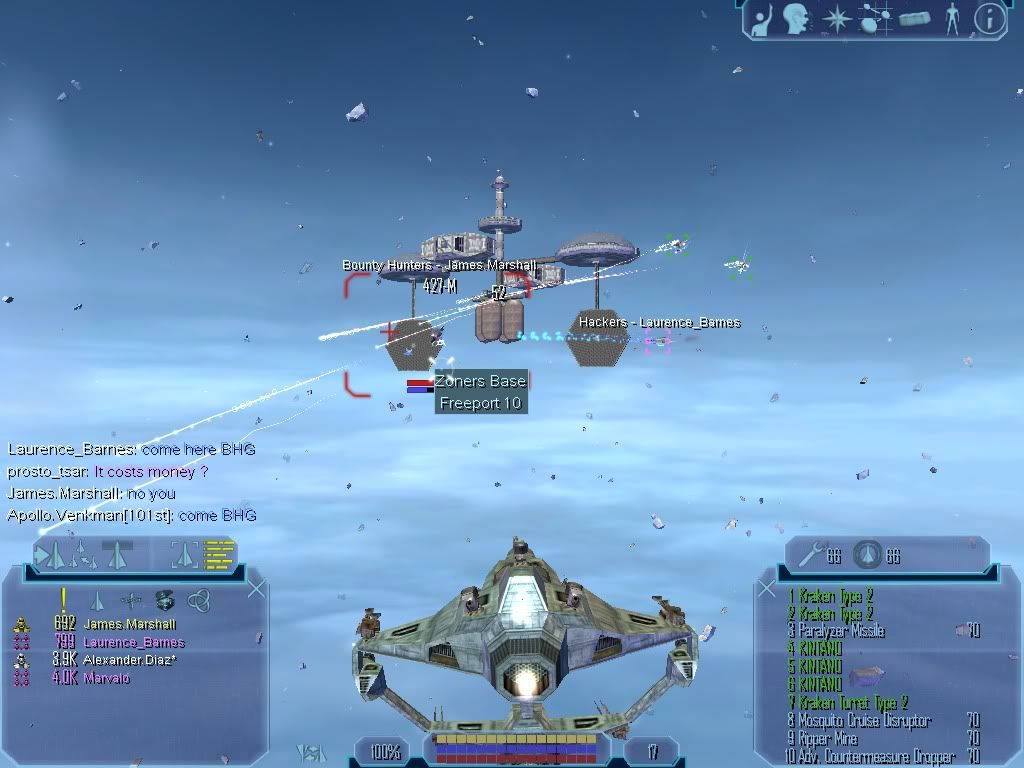This screenshot has height=768, width=1024.
Task: Open the reputation figure icon
Action: [x=952, y=19]
